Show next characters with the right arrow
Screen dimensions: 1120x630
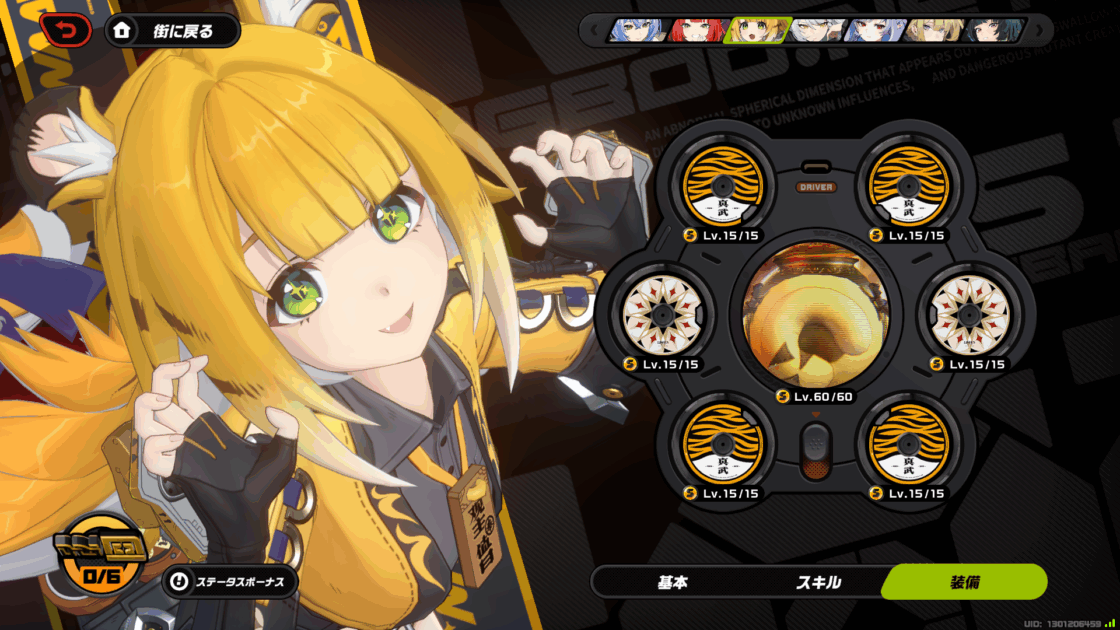1040,30
